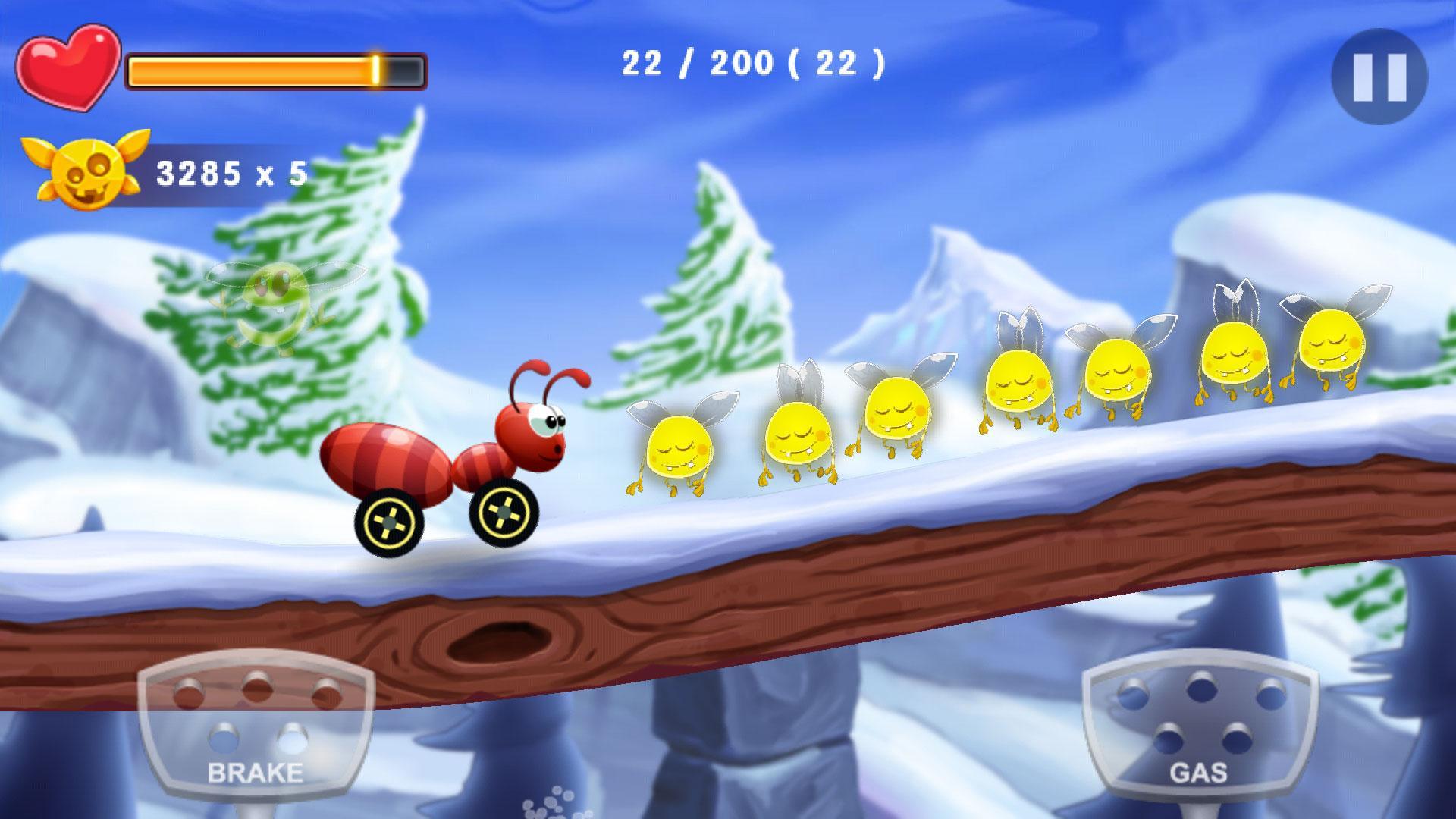Tap the 3285 x 5 multiplier label
This screenshot has height=819, width=1456.
[x=231, y=173]
